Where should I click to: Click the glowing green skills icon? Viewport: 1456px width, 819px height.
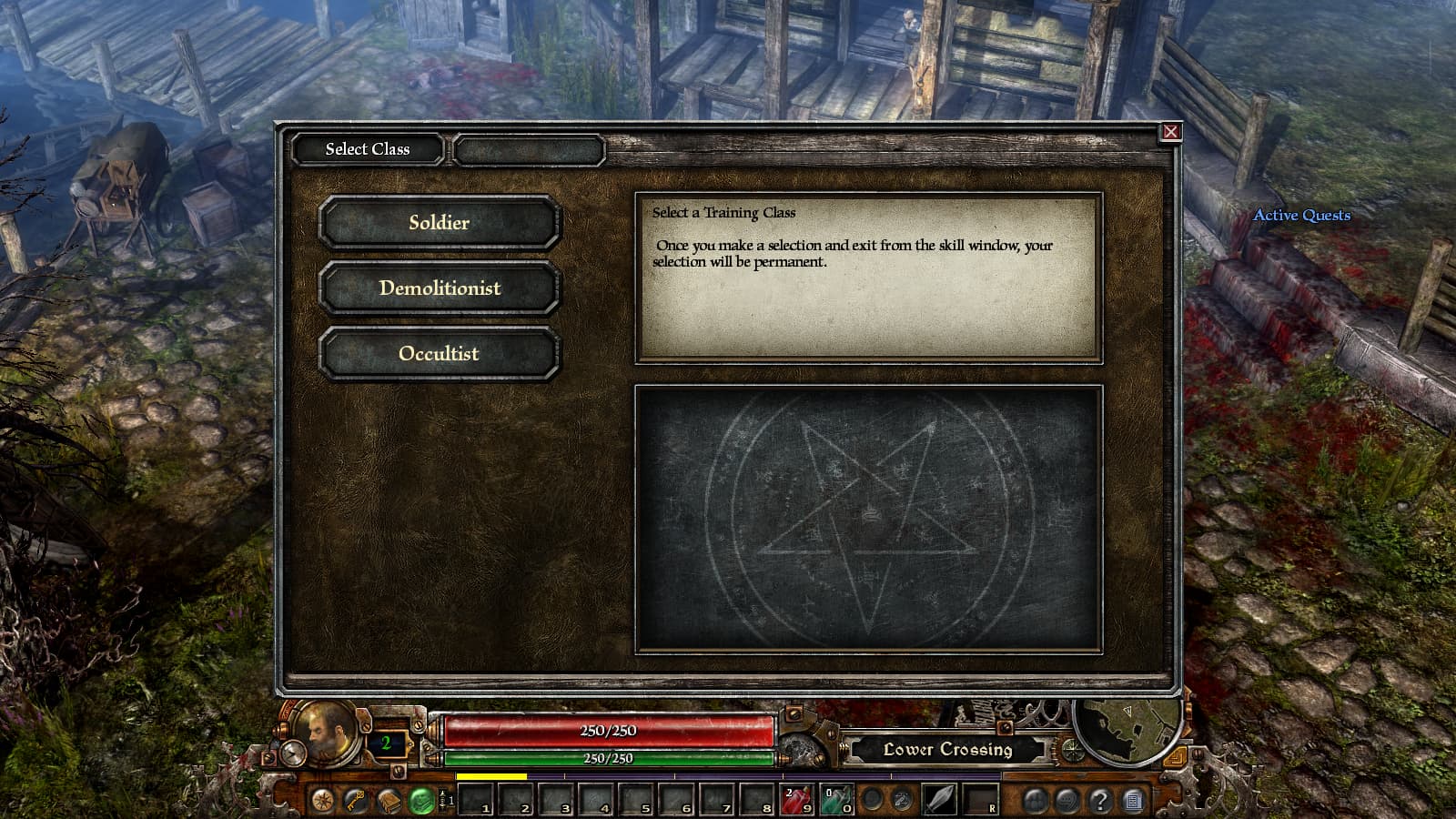[x=421, y=801]
